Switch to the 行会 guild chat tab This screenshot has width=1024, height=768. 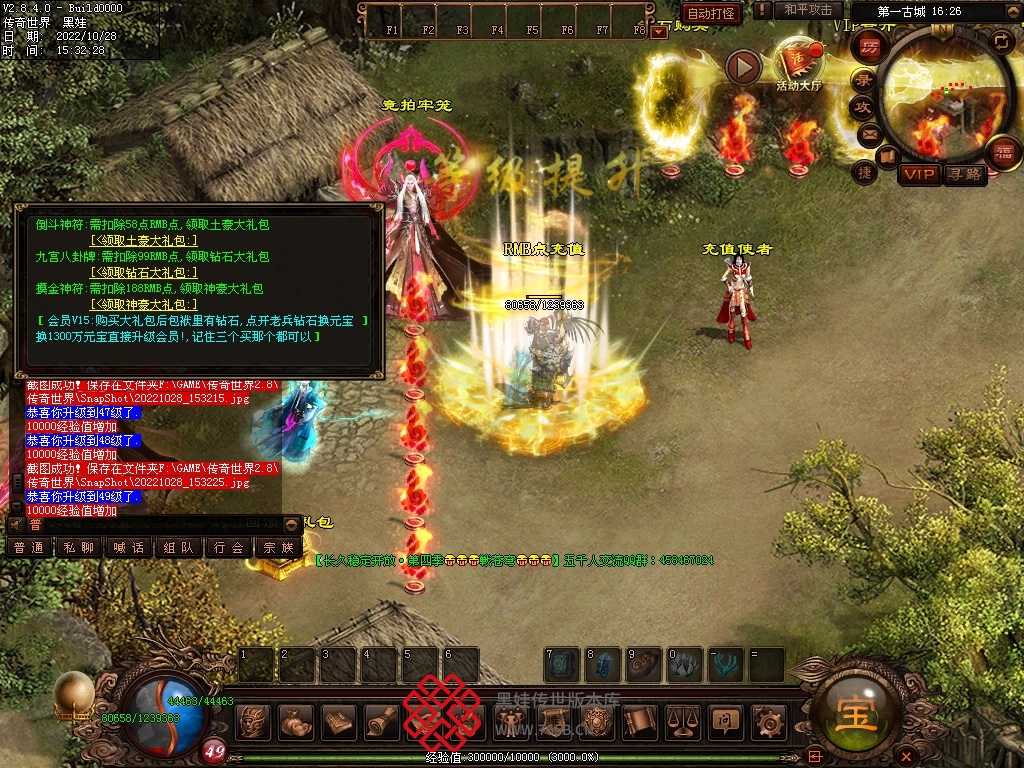(228, 547)
